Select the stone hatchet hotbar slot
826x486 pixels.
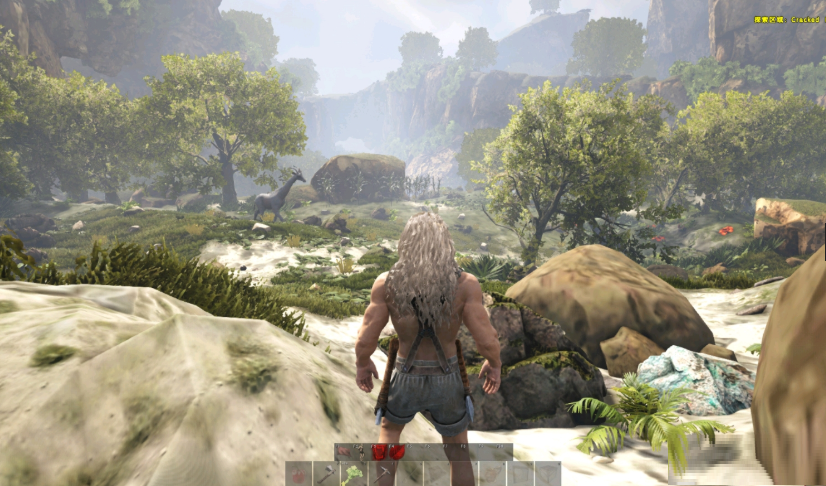click(326, 474)
